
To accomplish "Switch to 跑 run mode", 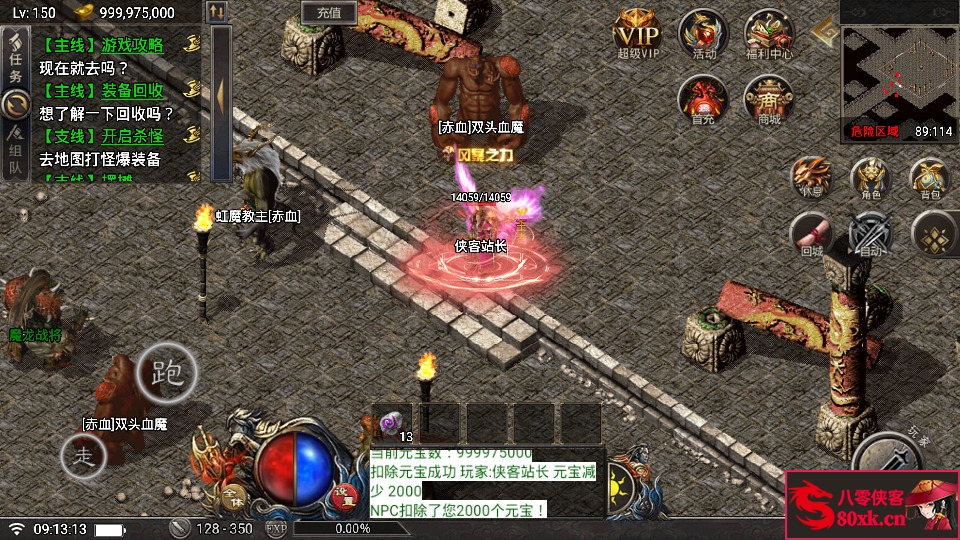I will pyautogui.click(x=167, y=372).
